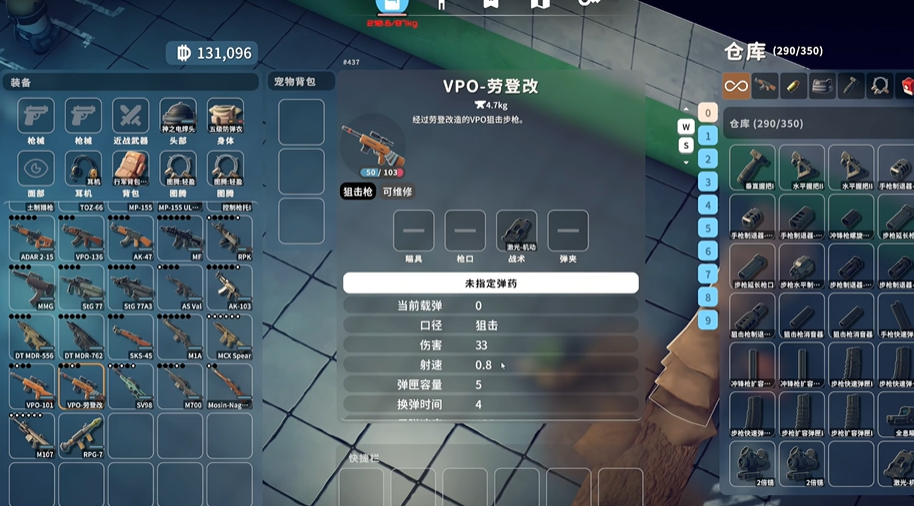The width and height of the screenshot is (914, 506).
Task: Select the AK-47 rifle slot
Action: (130, 238)
